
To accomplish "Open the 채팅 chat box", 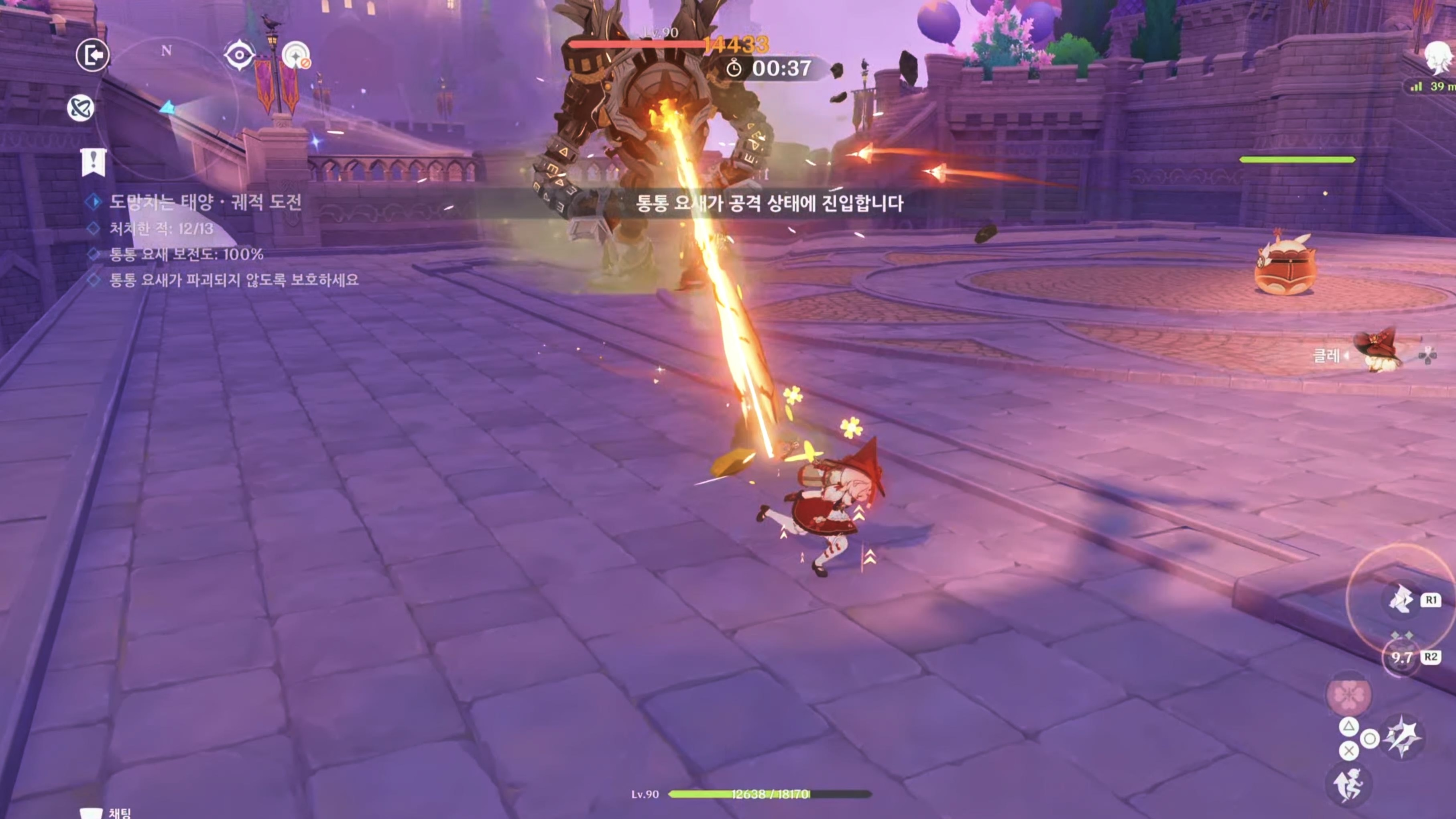I will click(x=108, y=813).
